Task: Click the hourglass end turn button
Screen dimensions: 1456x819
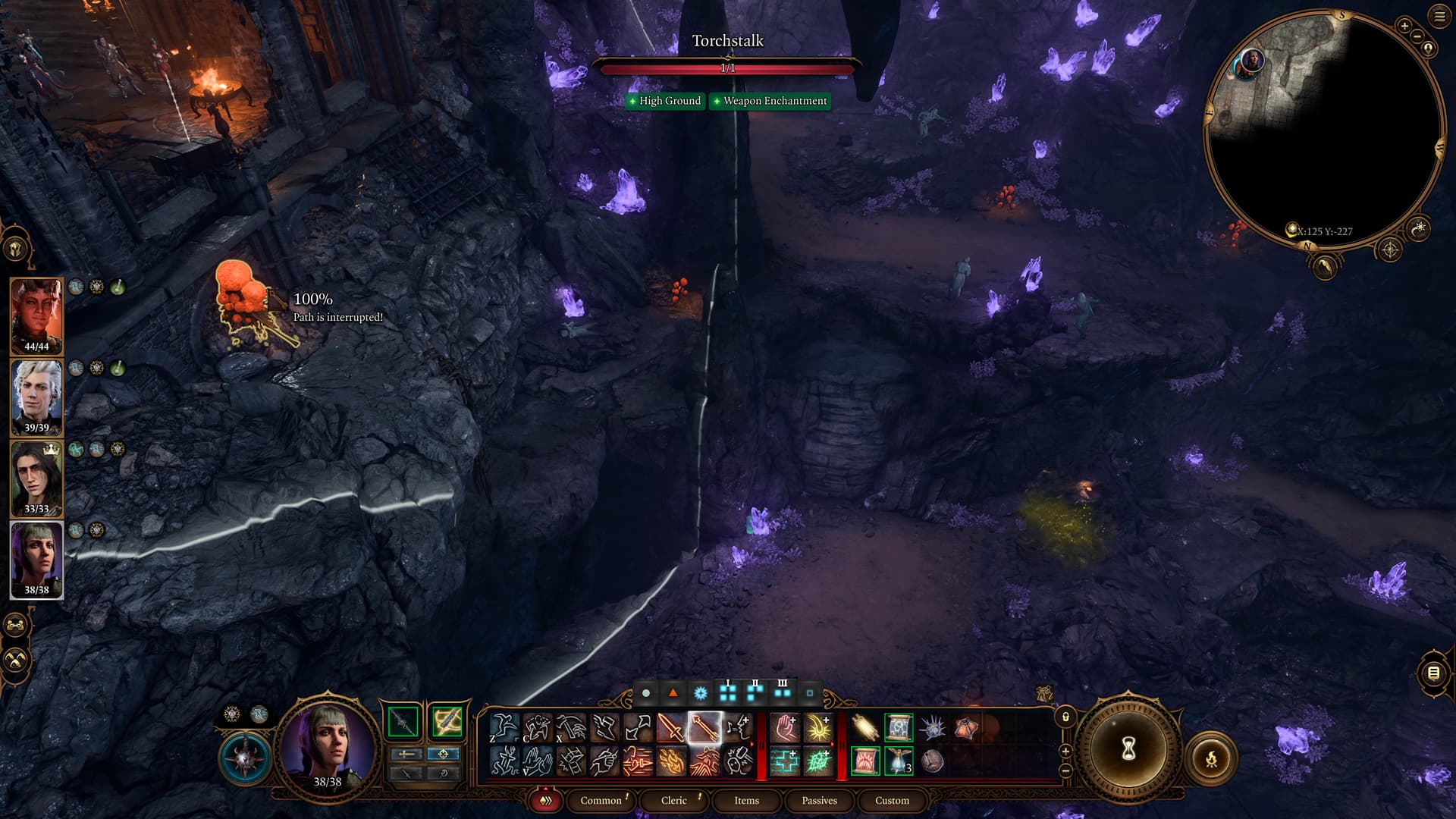Action: [x=1128, y=749]
